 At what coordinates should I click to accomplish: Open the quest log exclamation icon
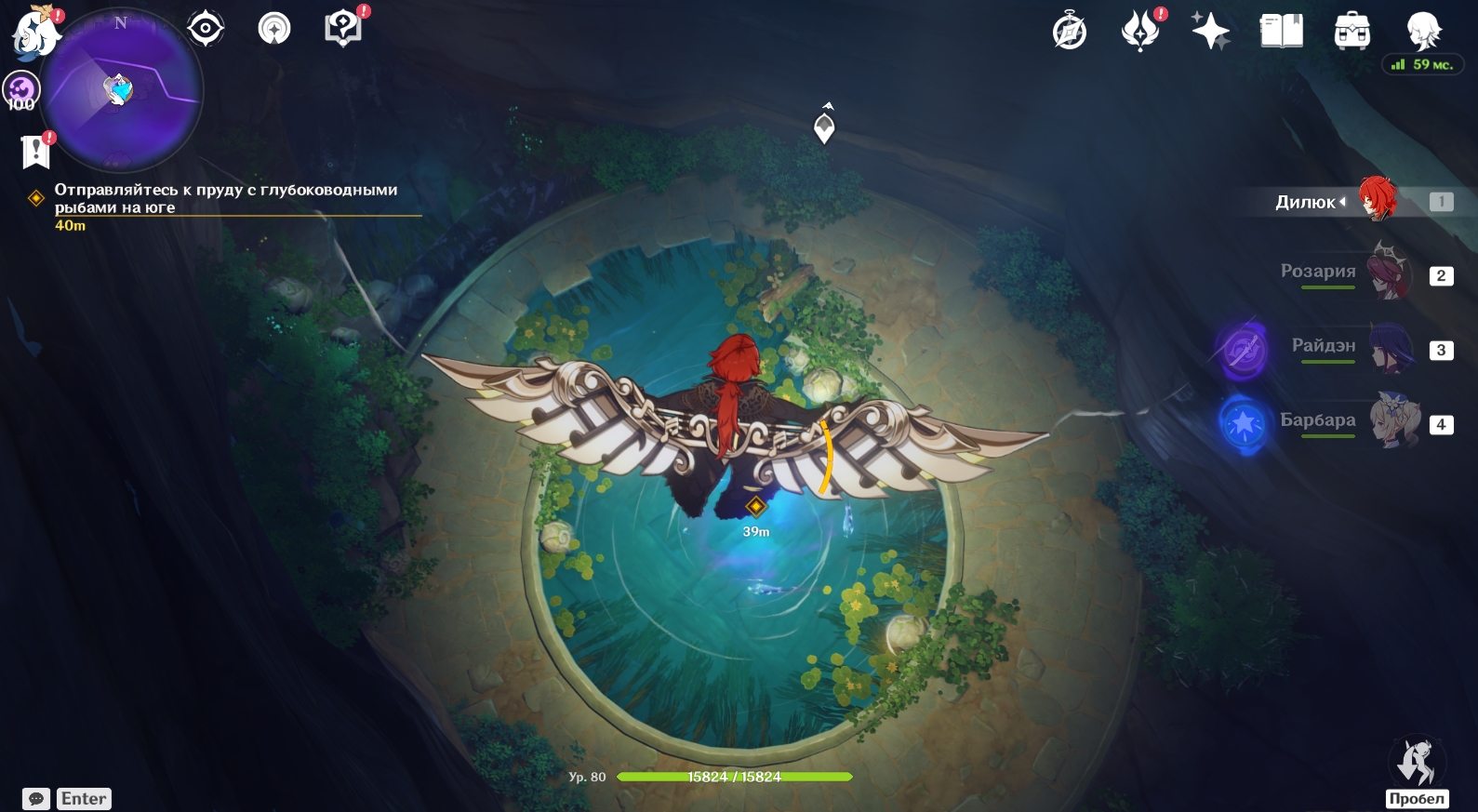(35, 151)
